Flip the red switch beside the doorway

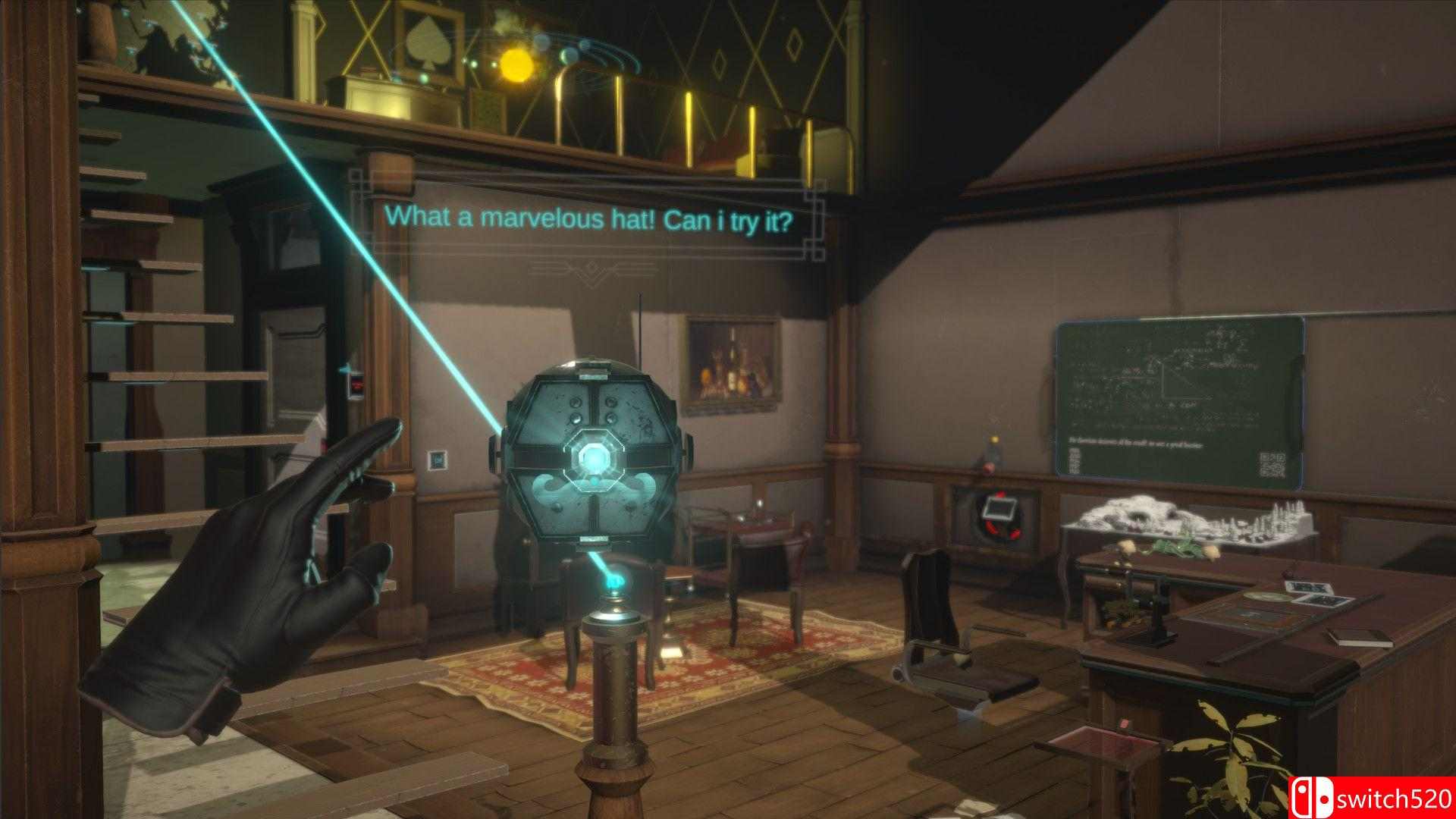coord(356,384)
